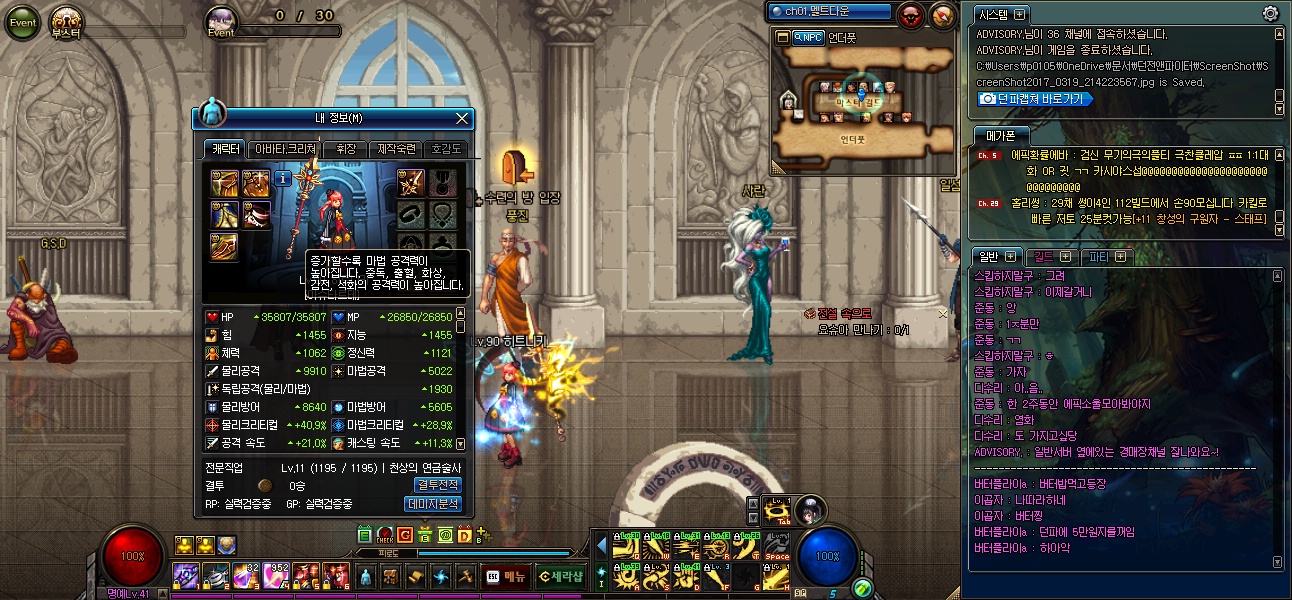1292x600 pixels.
Task: Click the Underfoot minimap
Action: (862, 100)
